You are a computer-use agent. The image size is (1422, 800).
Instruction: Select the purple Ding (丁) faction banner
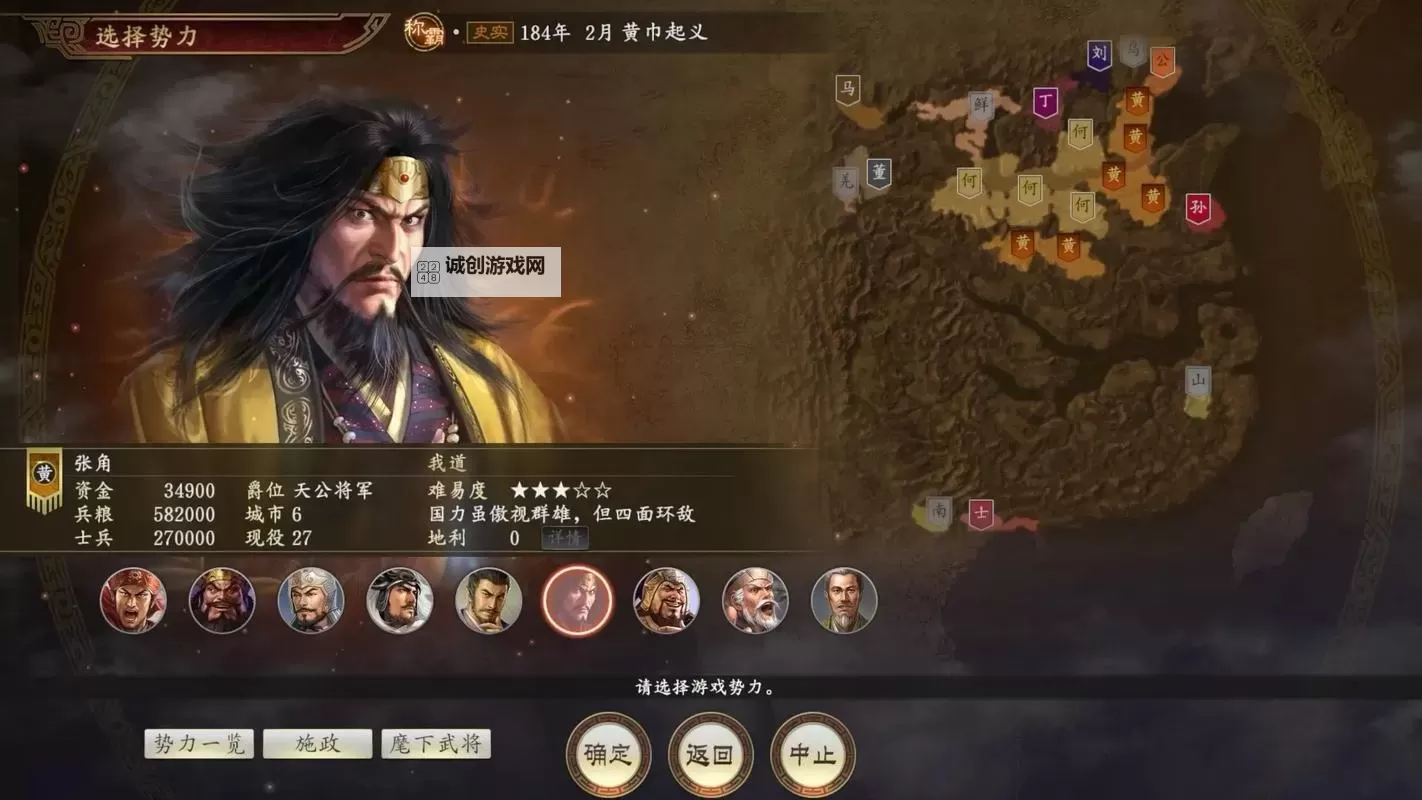[1047, 103]
